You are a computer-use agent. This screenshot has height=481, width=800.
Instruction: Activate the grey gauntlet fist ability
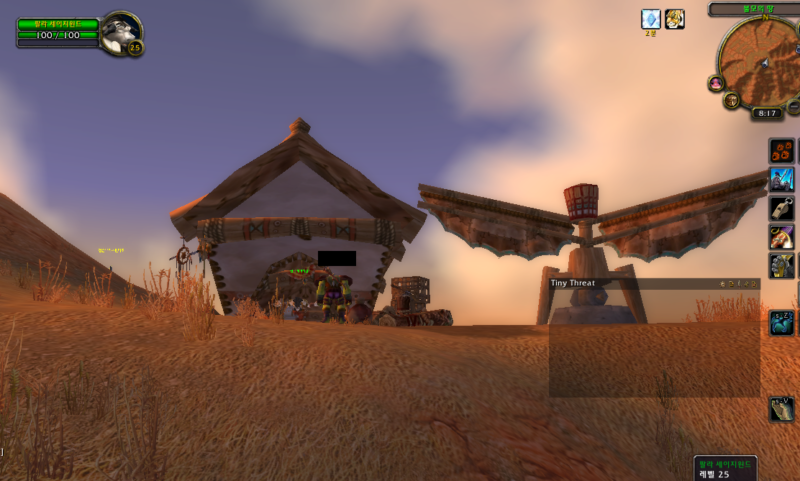click(782, 265)
